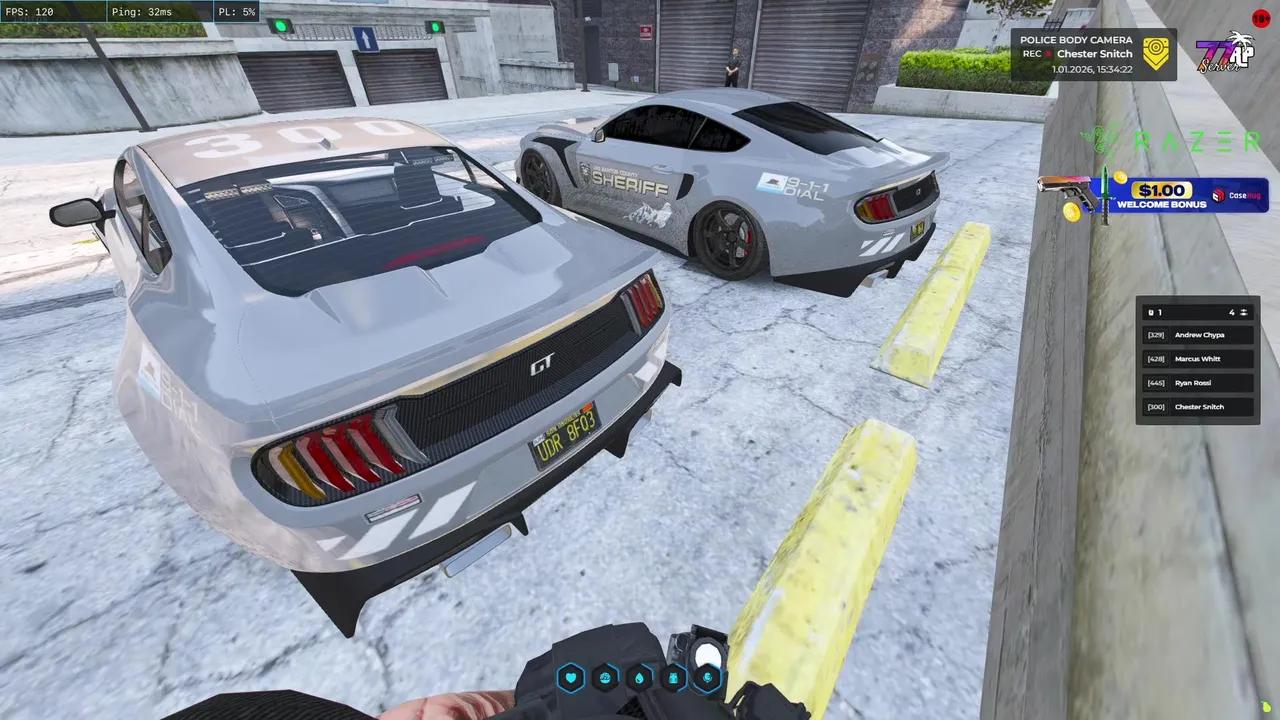Click the armor status hexagon icon
This screenshot has height=720, width=1280.
(x=673, y=678)
